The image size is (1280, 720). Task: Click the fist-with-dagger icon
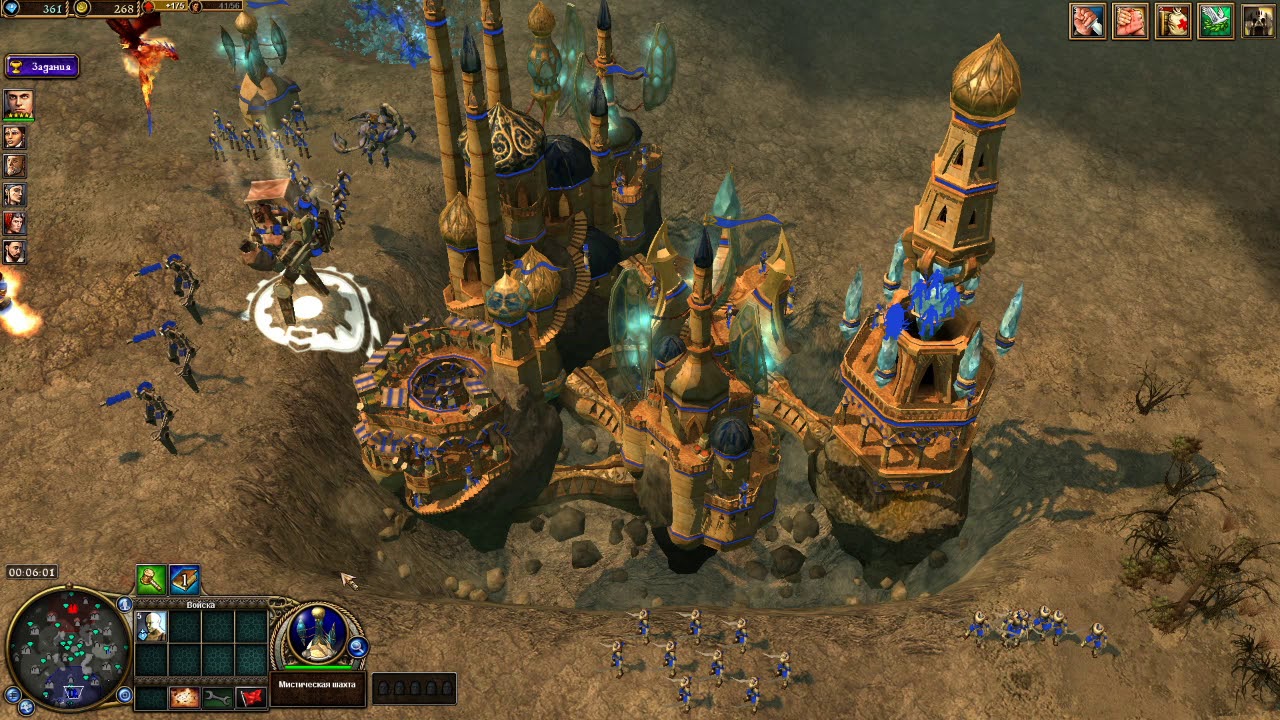tap(1087, 21)
